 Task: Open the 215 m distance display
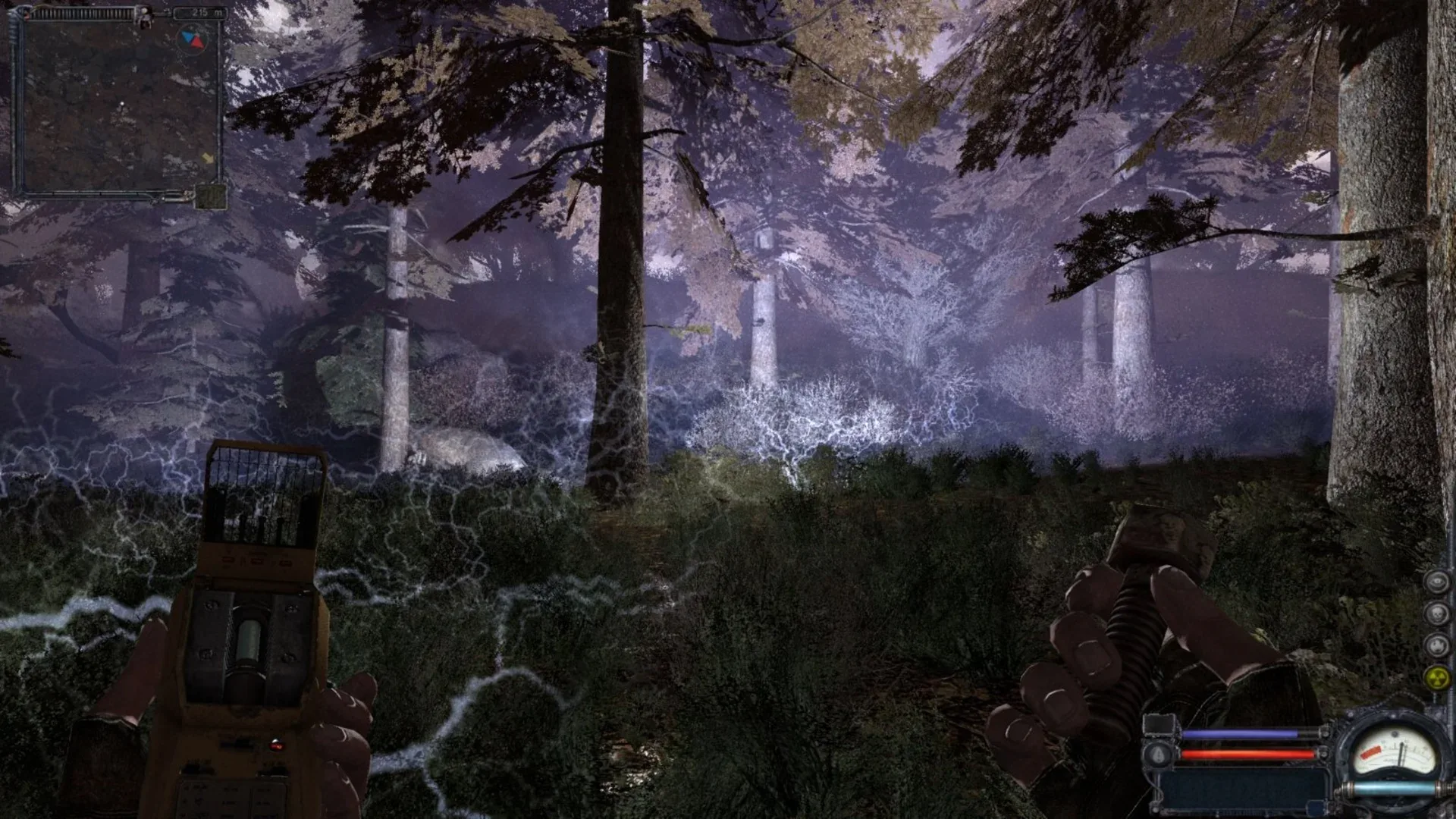(201, 11)
